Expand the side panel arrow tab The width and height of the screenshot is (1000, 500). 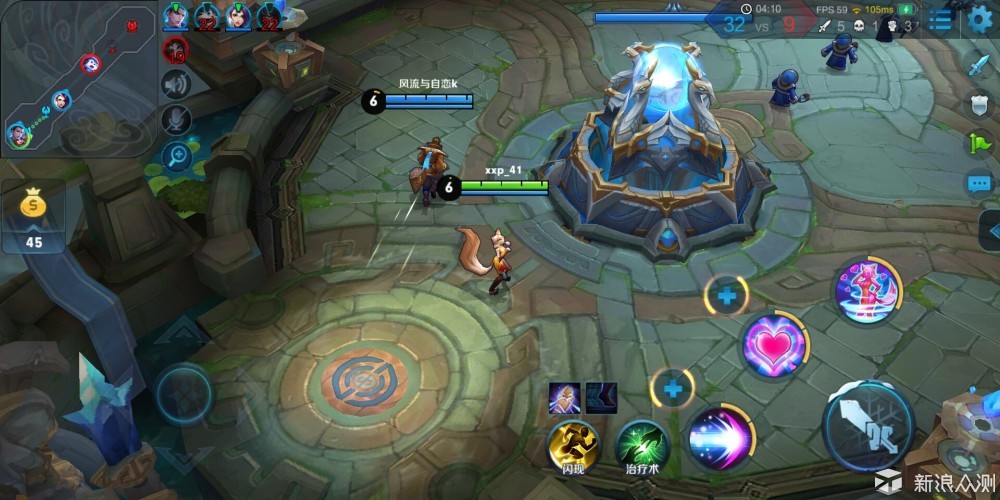click(991, 229)
